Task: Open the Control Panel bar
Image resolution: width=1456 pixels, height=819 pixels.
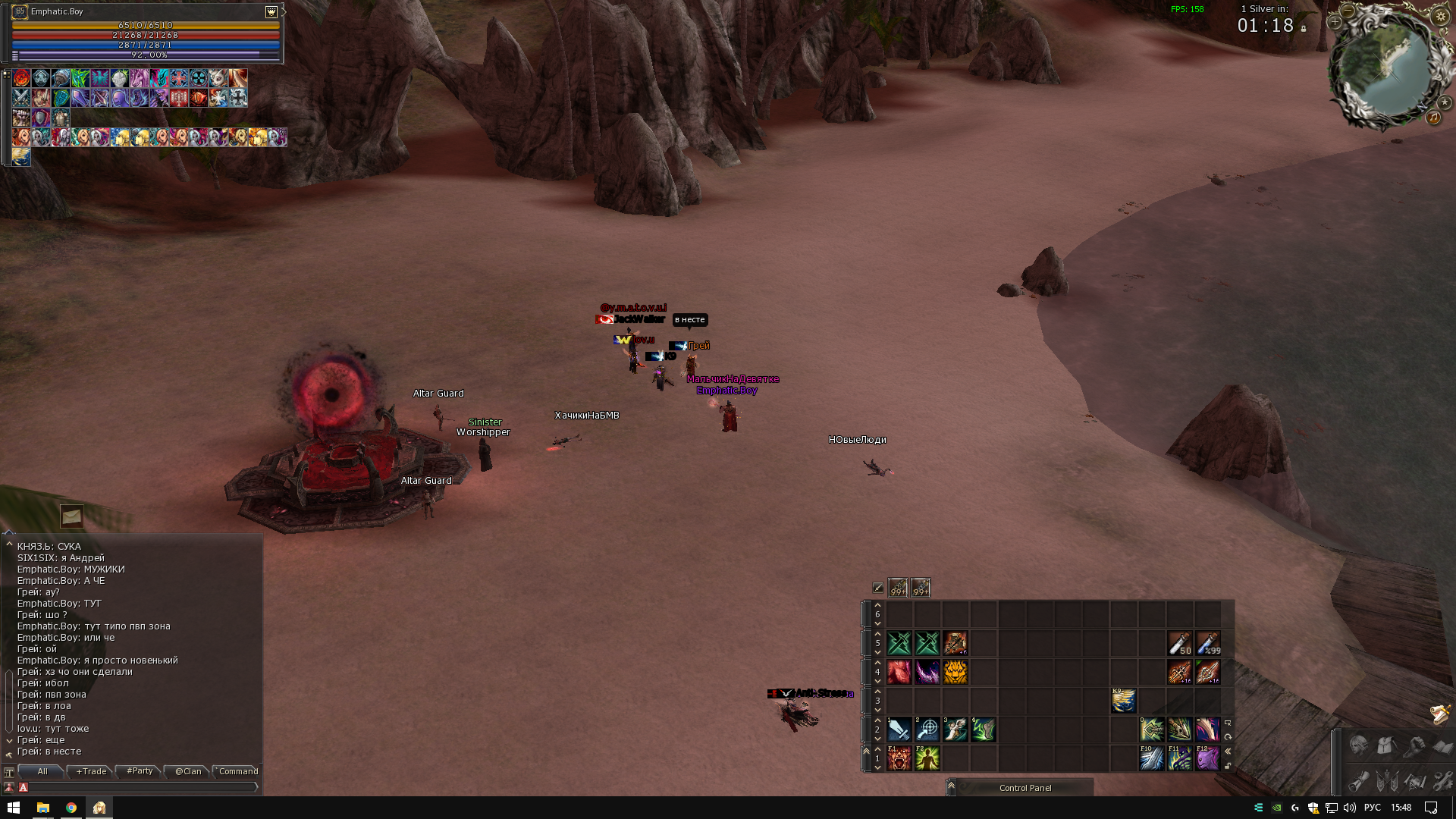Action: [1025, 788]
